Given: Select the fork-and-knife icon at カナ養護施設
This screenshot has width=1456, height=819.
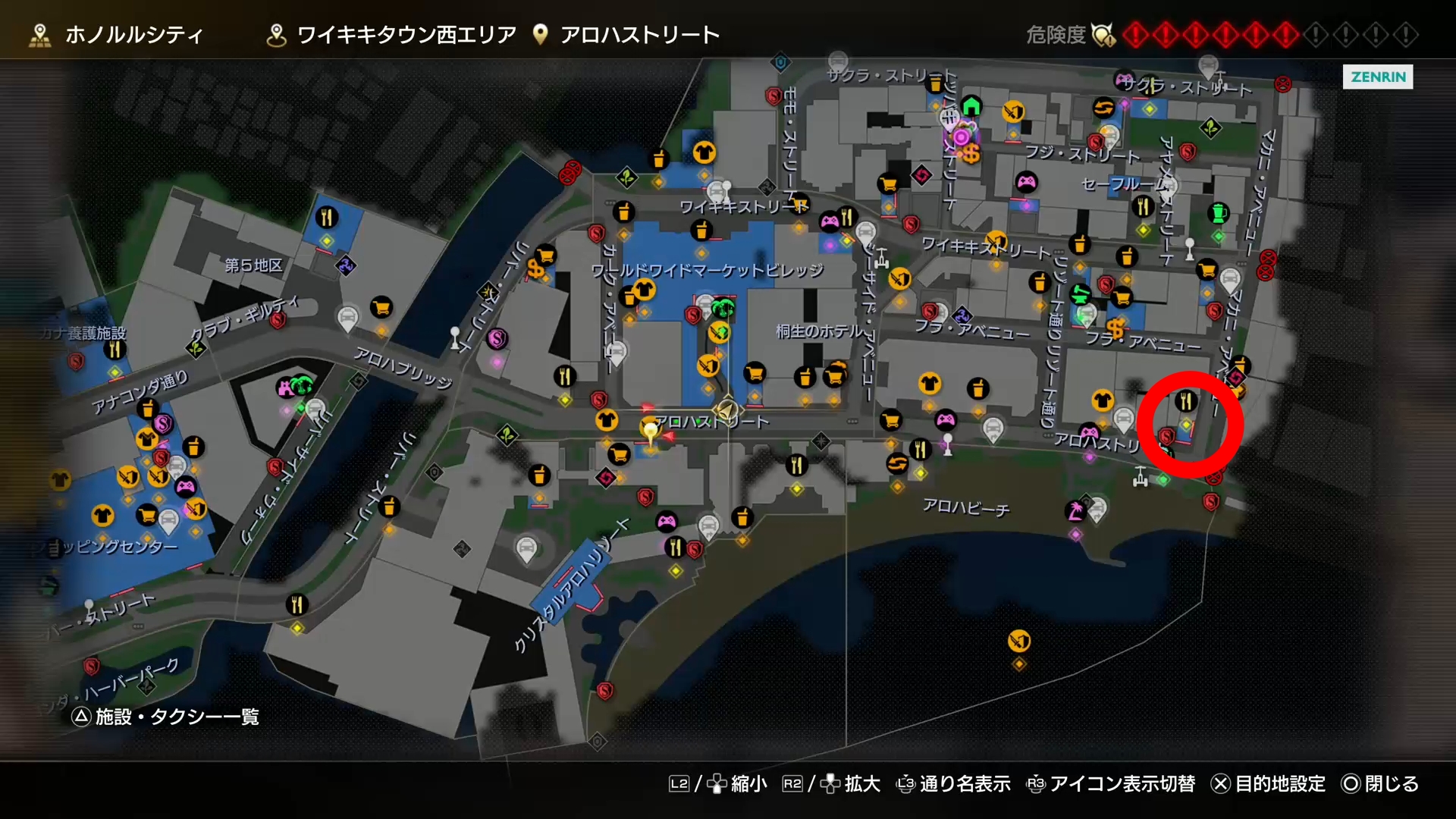Looking at the screenshot, I should (115, 350).
